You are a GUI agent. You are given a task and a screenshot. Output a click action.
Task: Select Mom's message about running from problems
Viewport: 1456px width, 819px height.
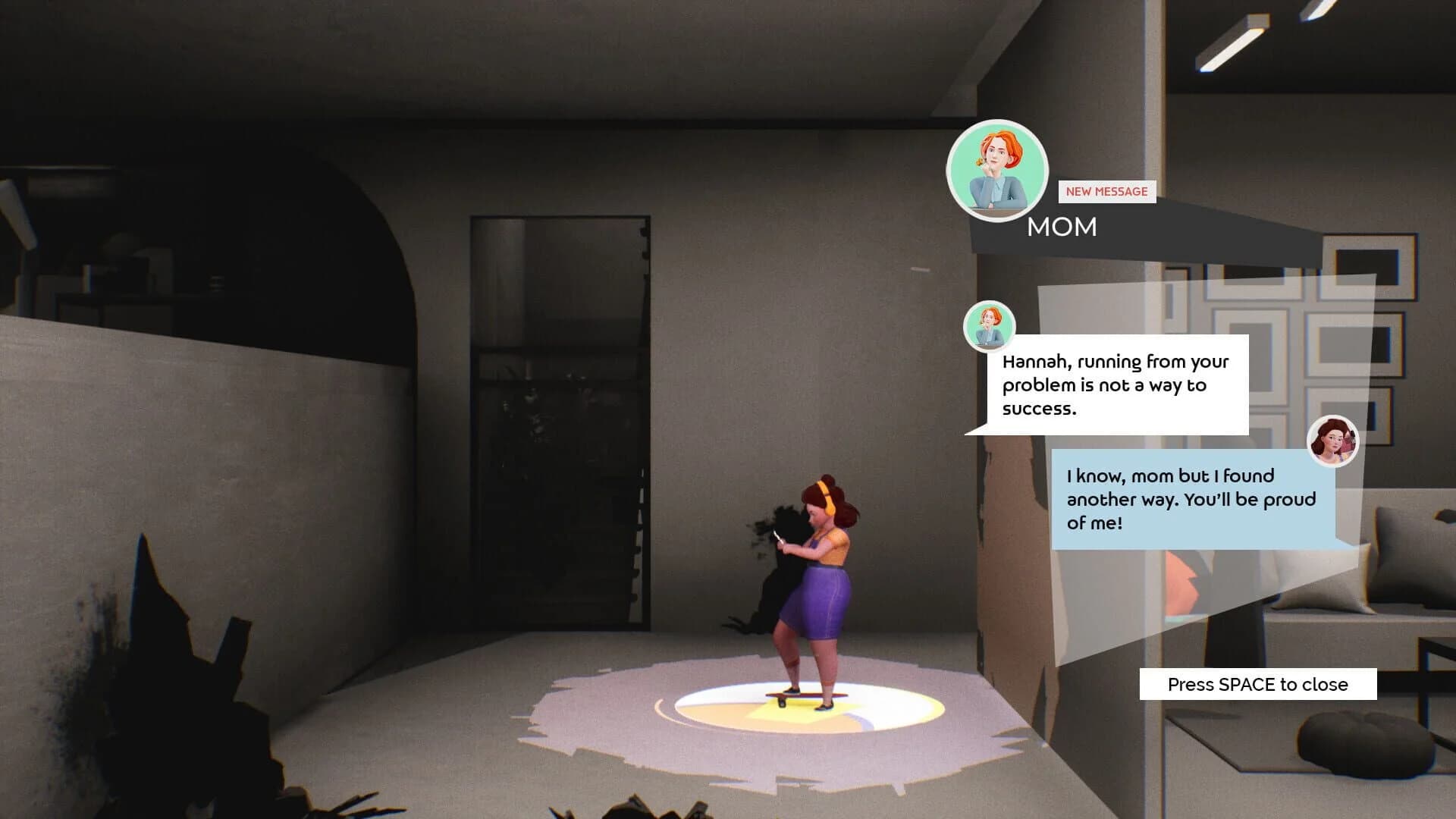pos(1115,385)
